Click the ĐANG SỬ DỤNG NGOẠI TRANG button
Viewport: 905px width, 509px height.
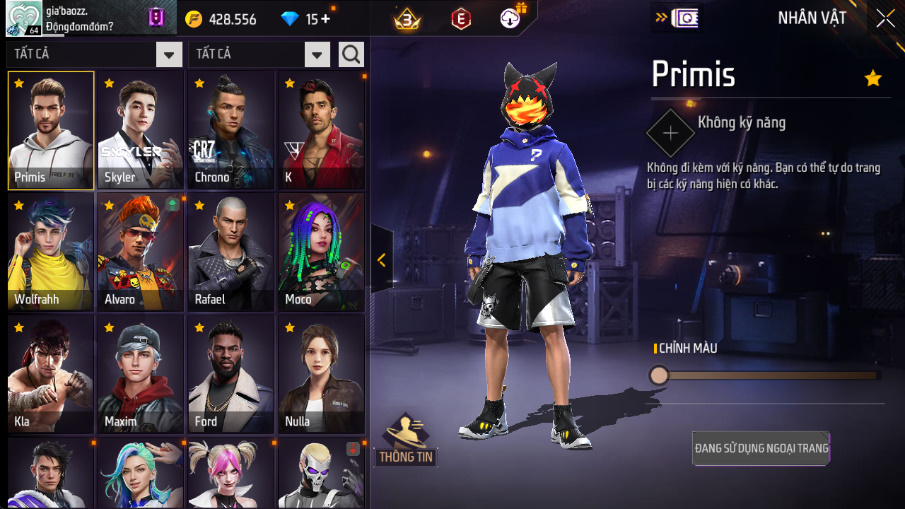761,448
